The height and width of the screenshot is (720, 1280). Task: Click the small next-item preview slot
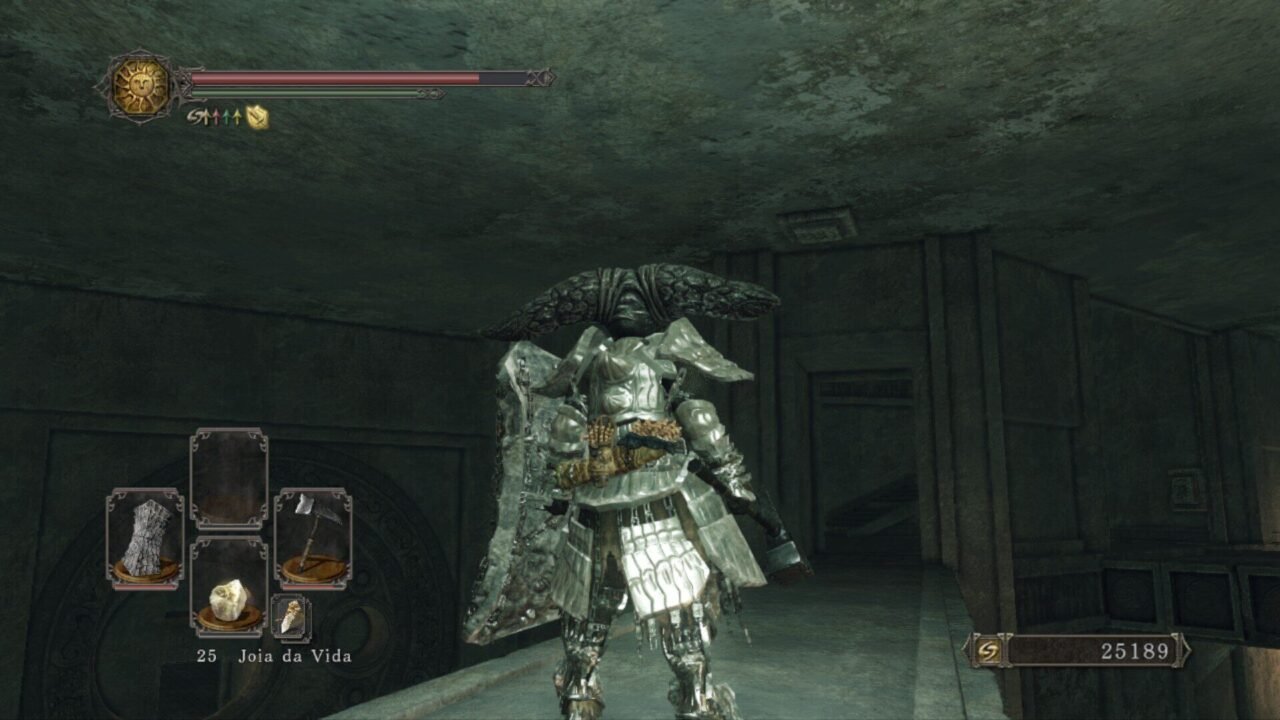click(291, 618)
